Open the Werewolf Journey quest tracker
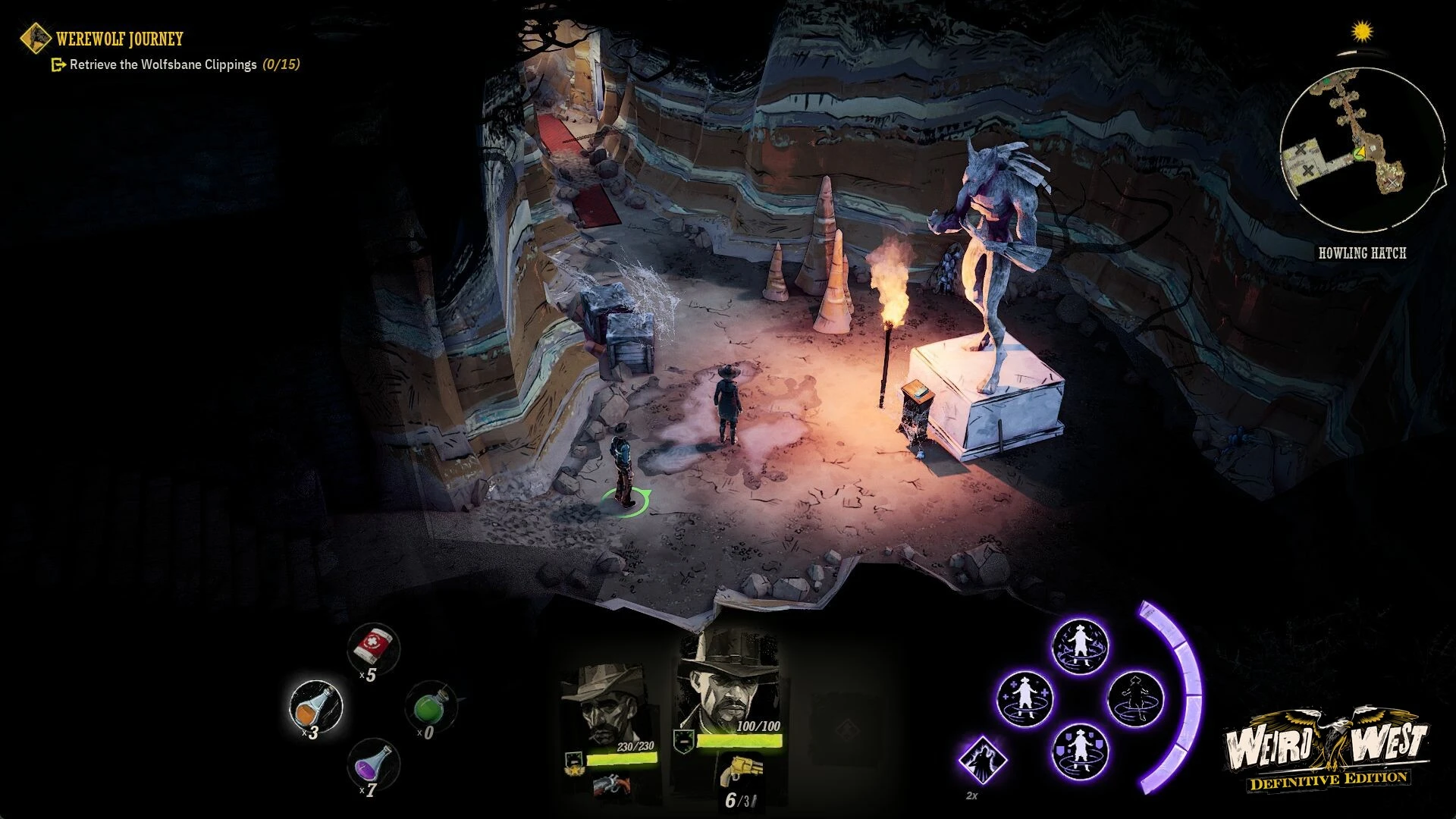Image resolution: width=1456 pixels, height=819 pixels. (x=119, y=39)
